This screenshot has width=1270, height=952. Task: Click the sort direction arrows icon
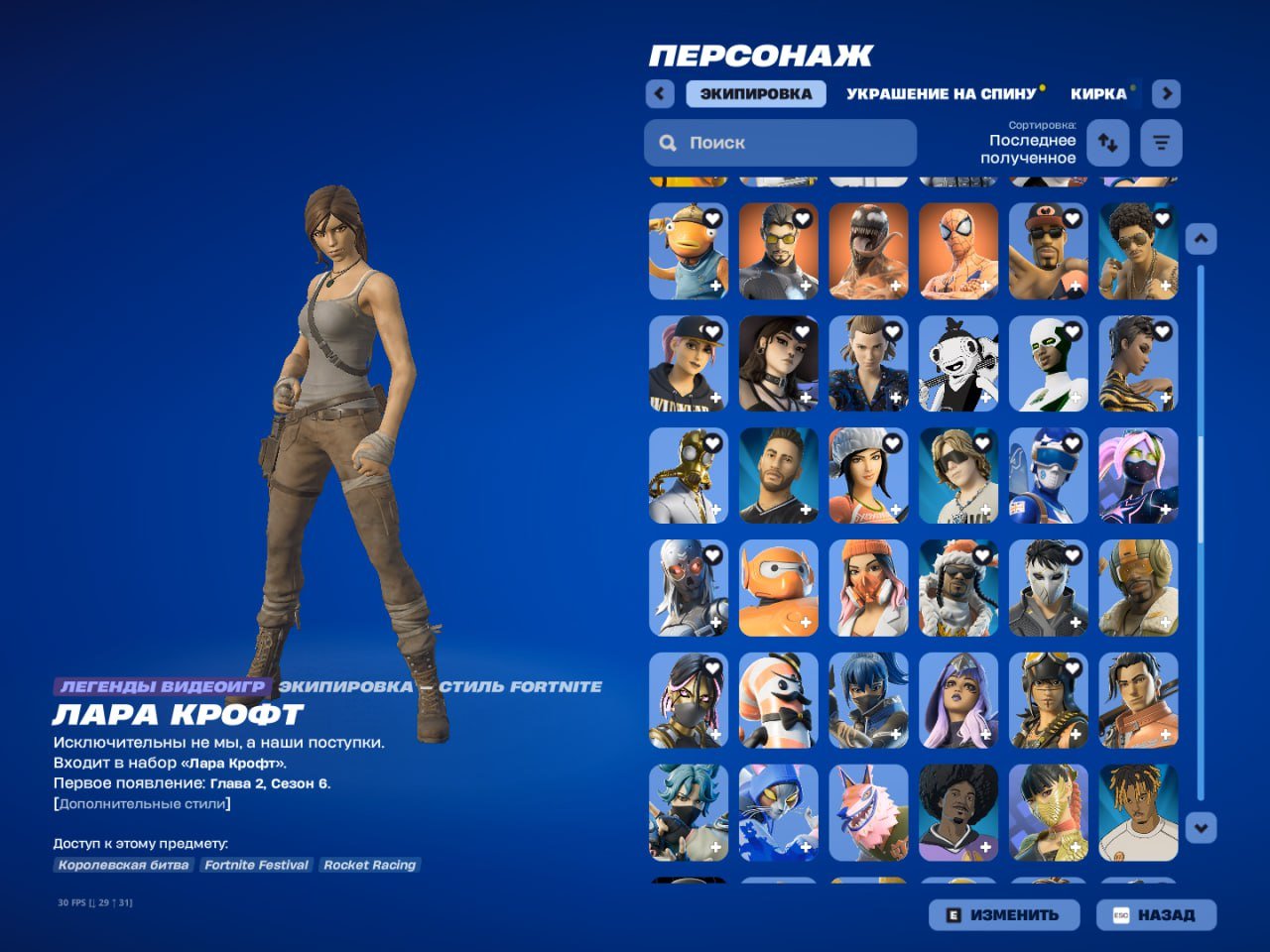tap(1107, 142)
